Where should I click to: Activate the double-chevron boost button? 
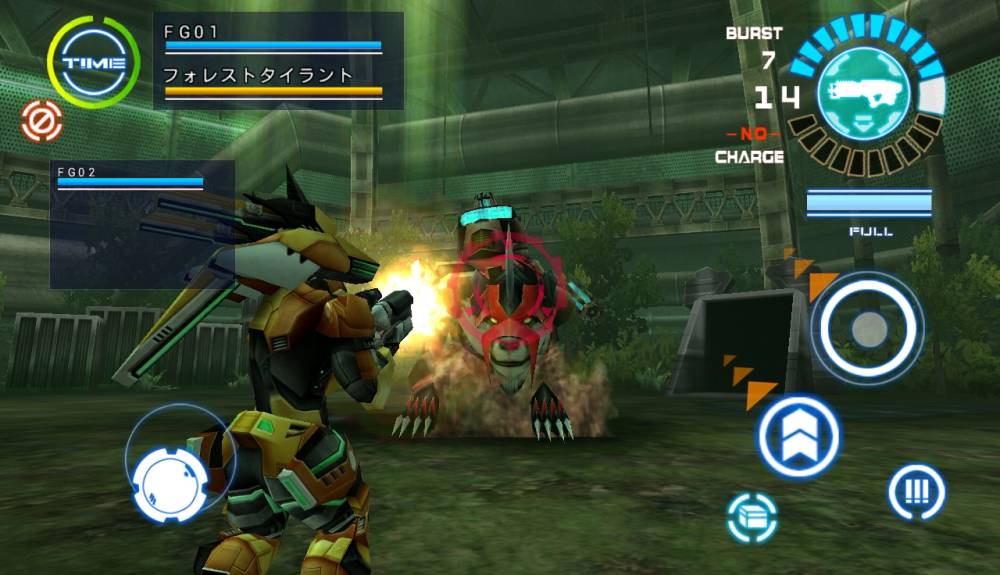(798, 436)
